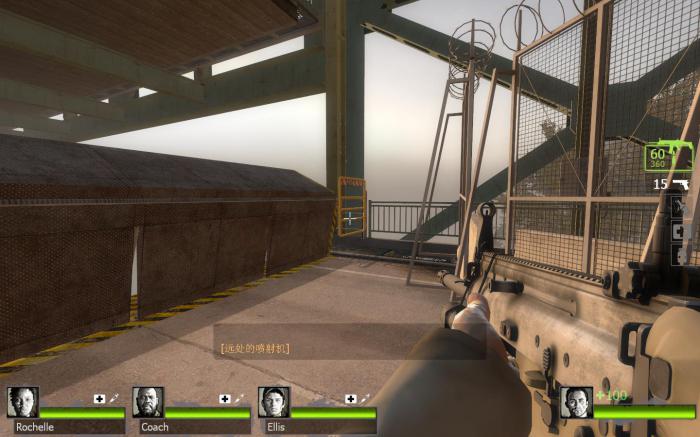
Task: Click Coach's teammate portrait
Action: [x=148, y=402]
